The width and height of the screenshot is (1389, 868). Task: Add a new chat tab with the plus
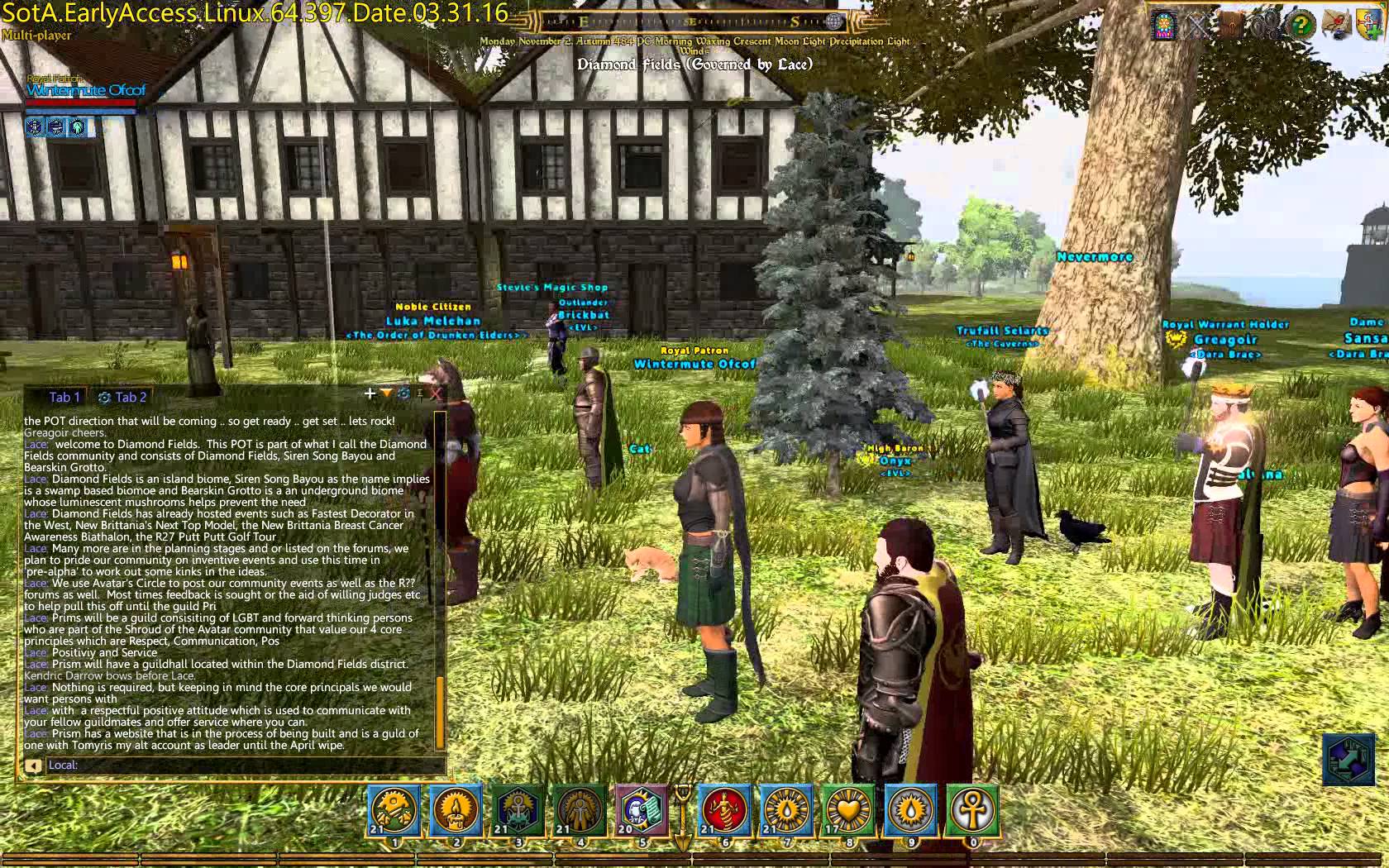point(370,393)
